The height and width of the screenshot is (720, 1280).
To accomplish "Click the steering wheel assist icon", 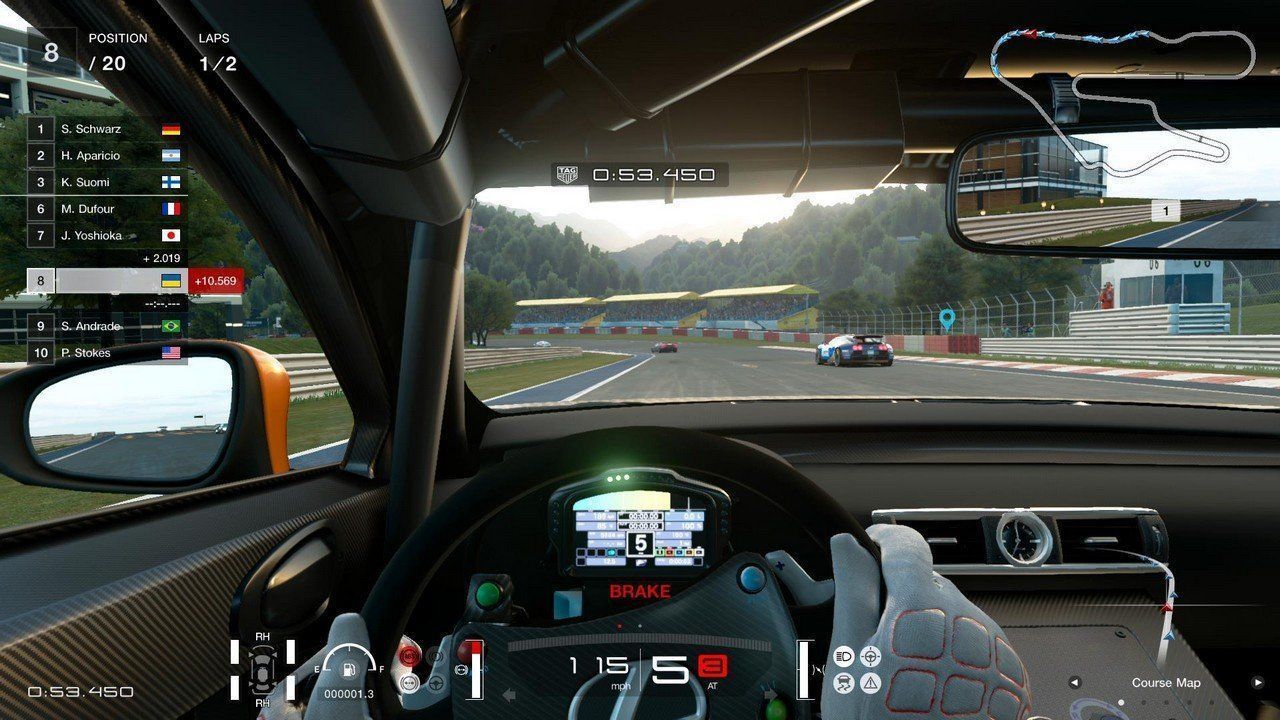I will point(870,656).
